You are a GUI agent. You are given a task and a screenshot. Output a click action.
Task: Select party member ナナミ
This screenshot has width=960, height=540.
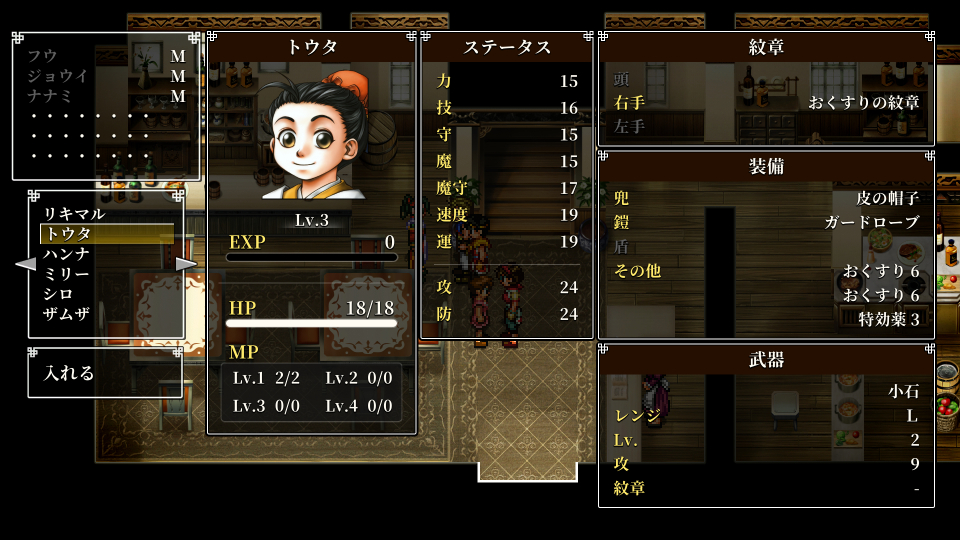pos(50,96)
